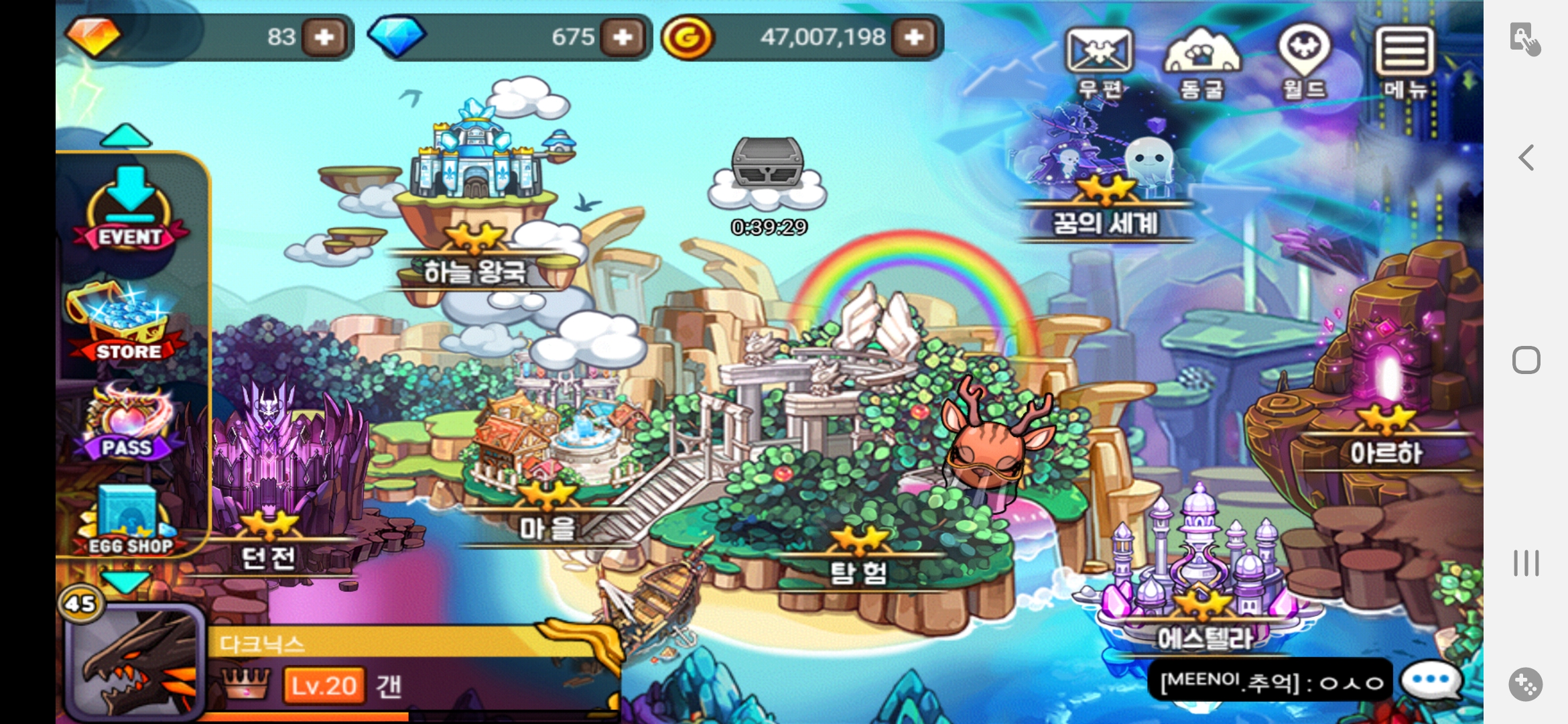1568x724 pixels.
Task: Tap the Android back navigation arrow
Action: [x=1526, y=158]
